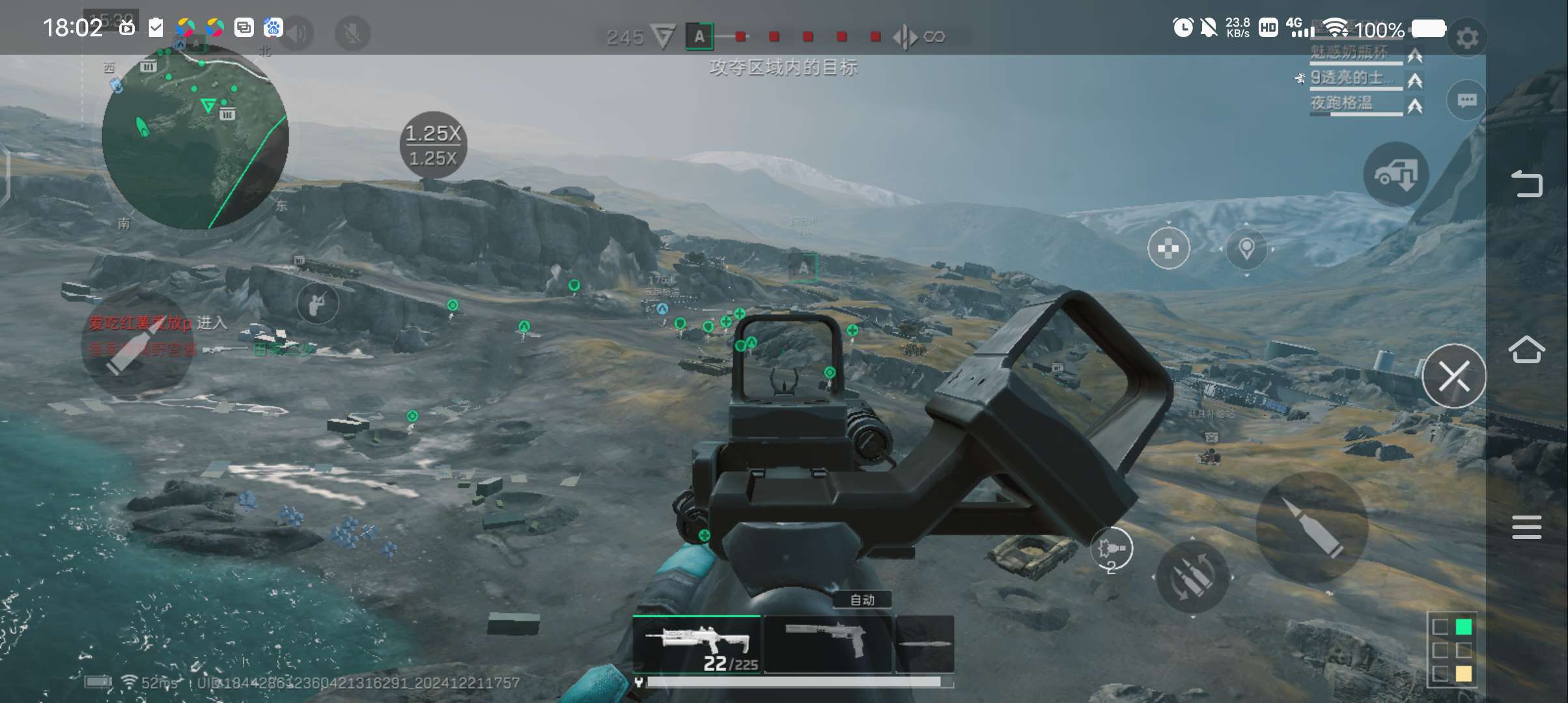The image size is (1568, 703).
Task: Tap the Android home navigation button
Action: 1526,350
